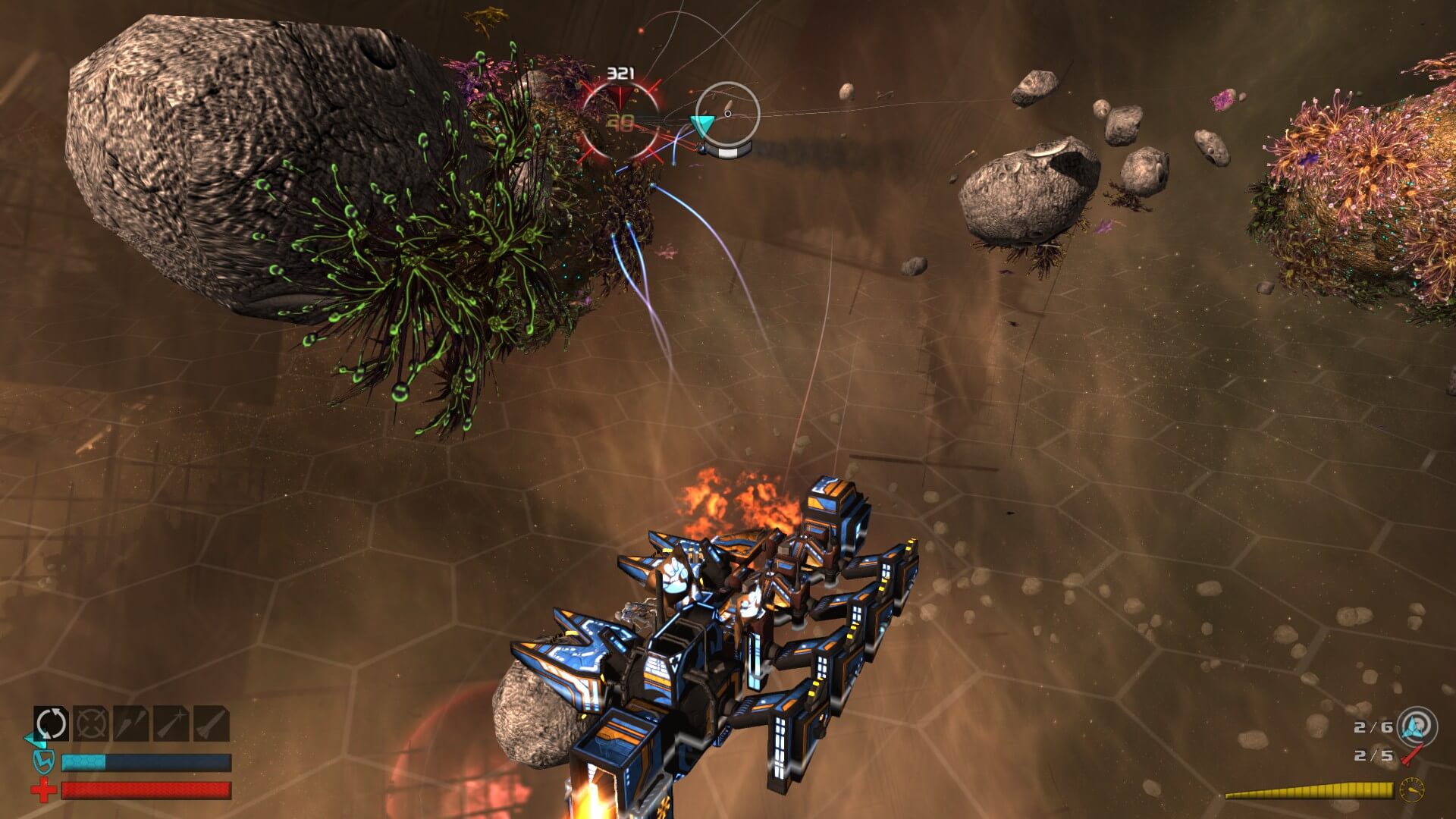
Task: Click the yellow speedometer gauge icon
Action: (1411, 789)
